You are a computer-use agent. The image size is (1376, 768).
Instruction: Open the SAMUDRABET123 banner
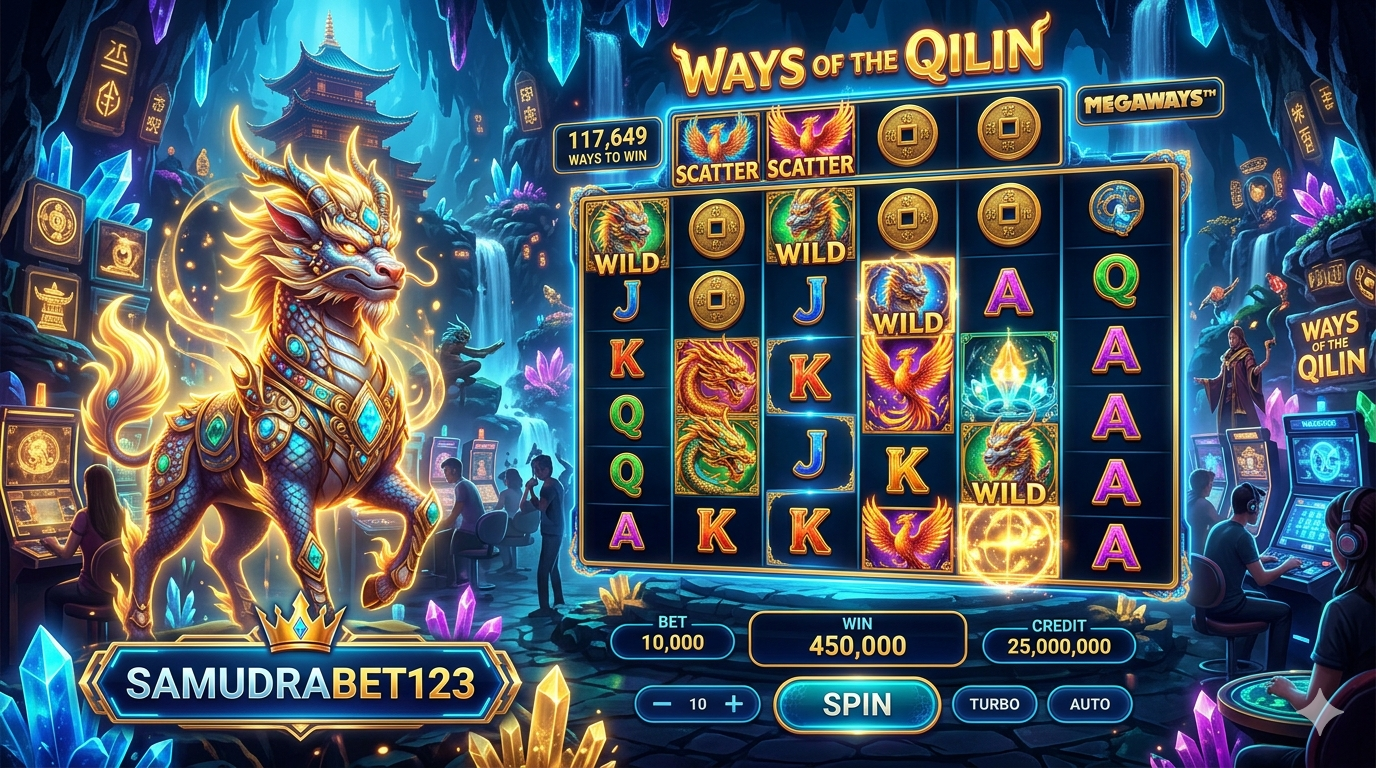click(300, 682)
